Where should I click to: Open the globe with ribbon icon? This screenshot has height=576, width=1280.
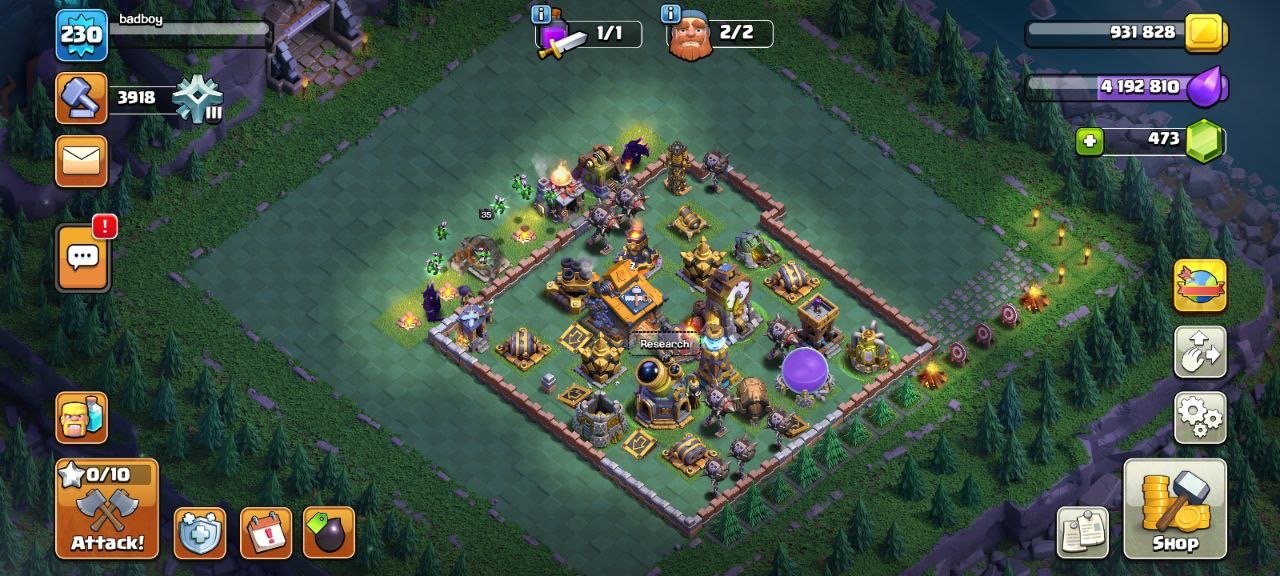pos(1199,286)
